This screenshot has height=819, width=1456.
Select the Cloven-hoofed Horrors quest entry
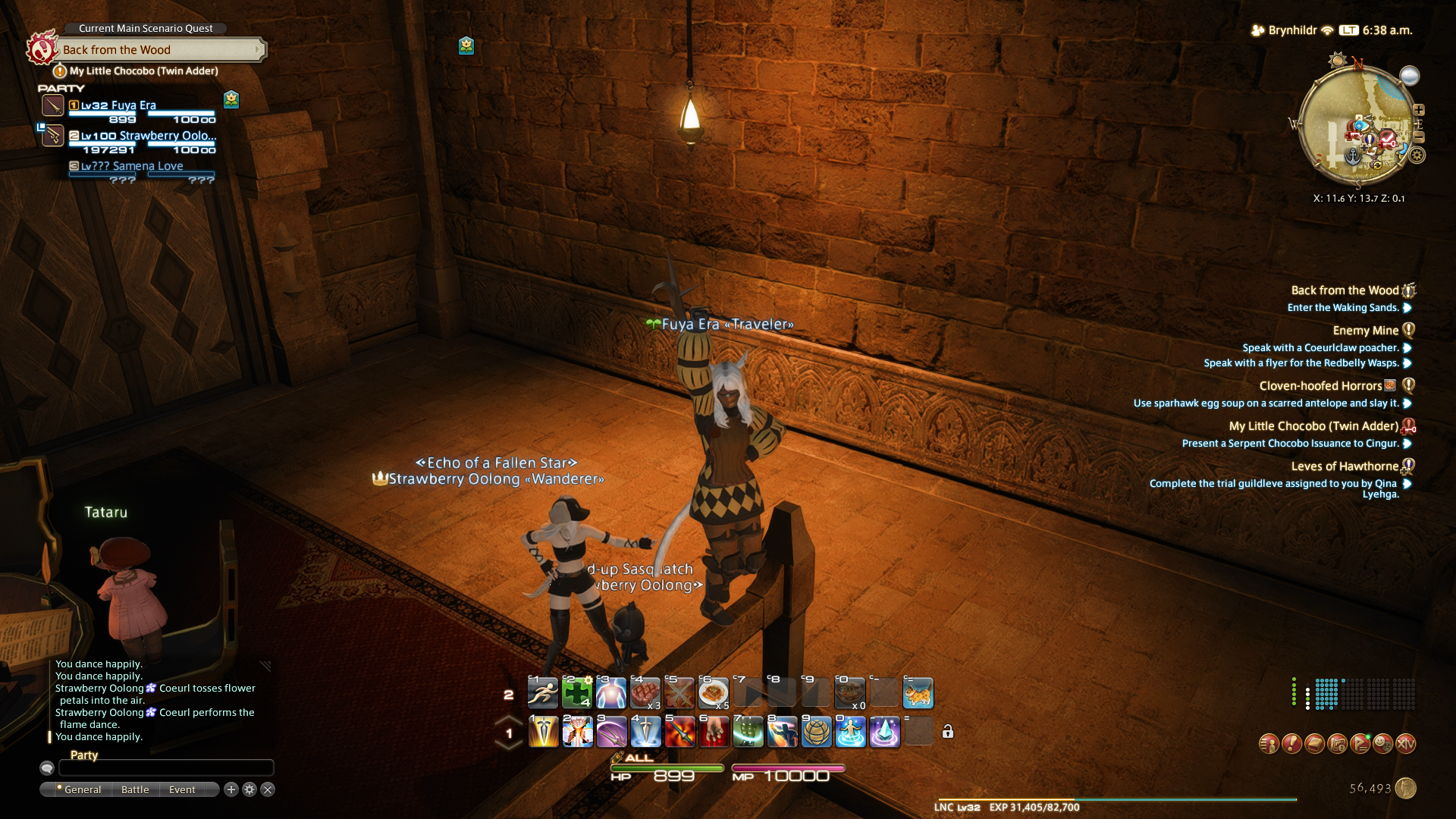click(x=1320, y=386)
